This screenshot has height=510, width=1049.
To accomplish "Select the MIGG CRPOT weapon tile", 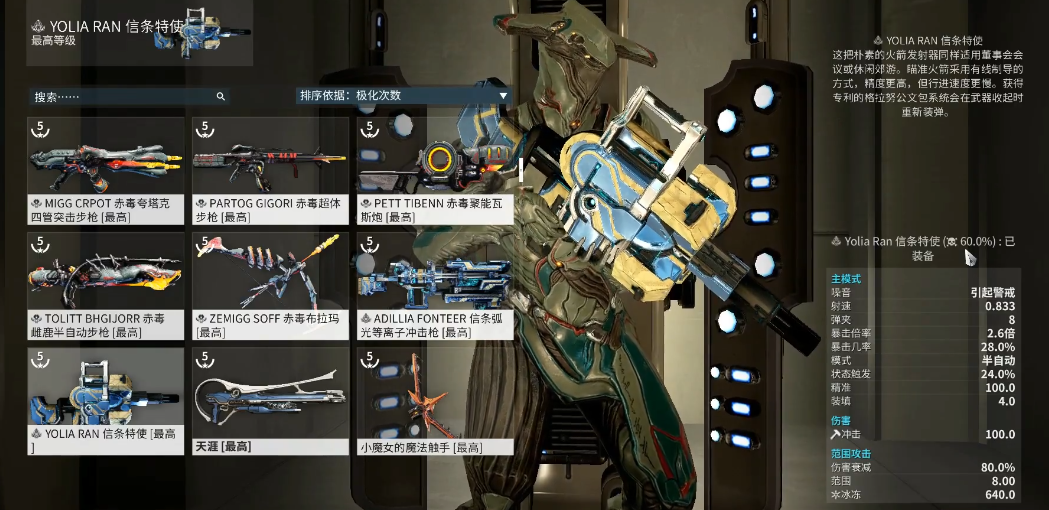I will tap(106, 168).
